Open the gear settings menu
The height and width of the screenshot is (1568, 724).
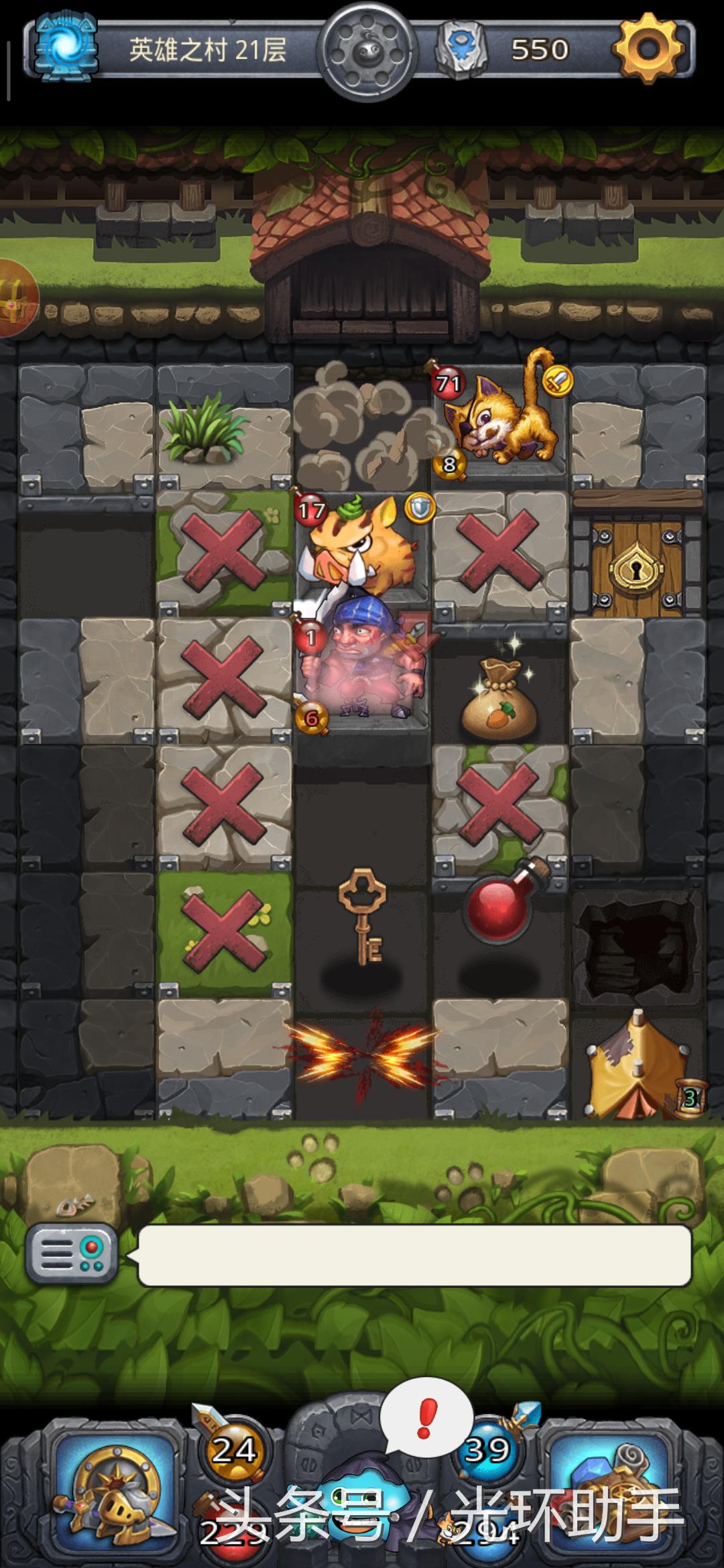[x=648, y=48]
